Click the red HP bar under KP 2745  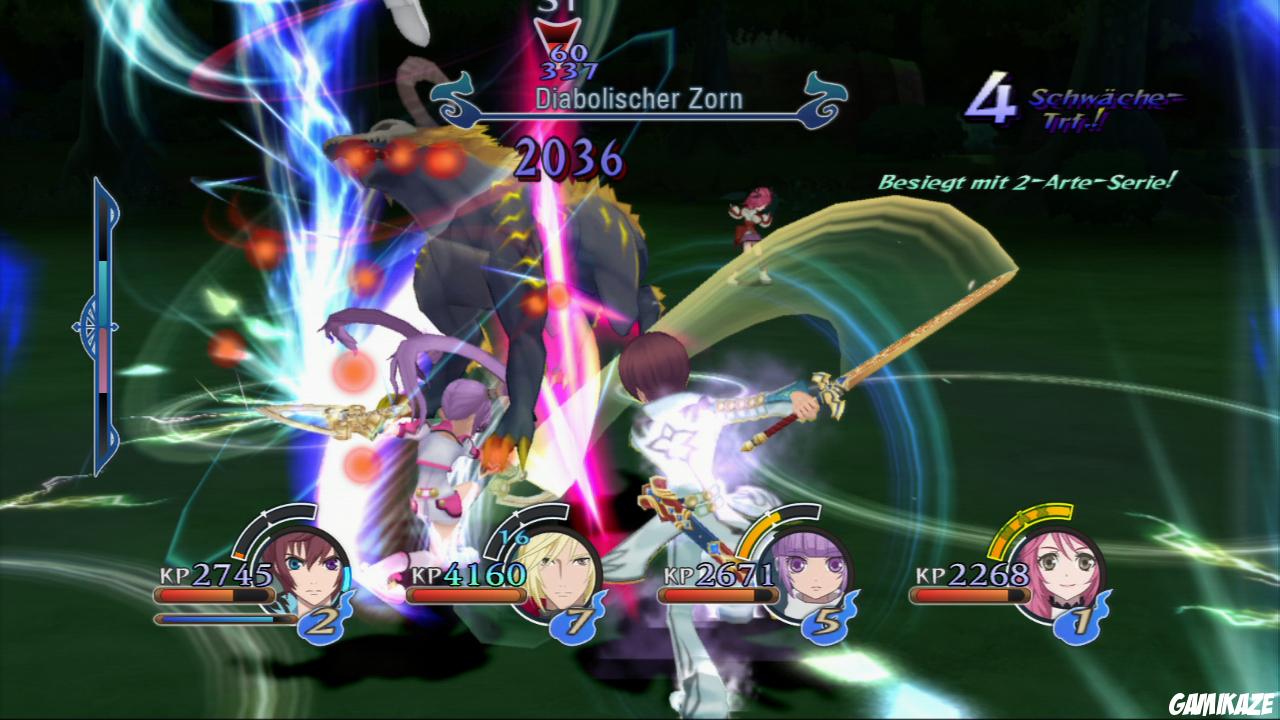pyautogui.click(x=205, y=594)
